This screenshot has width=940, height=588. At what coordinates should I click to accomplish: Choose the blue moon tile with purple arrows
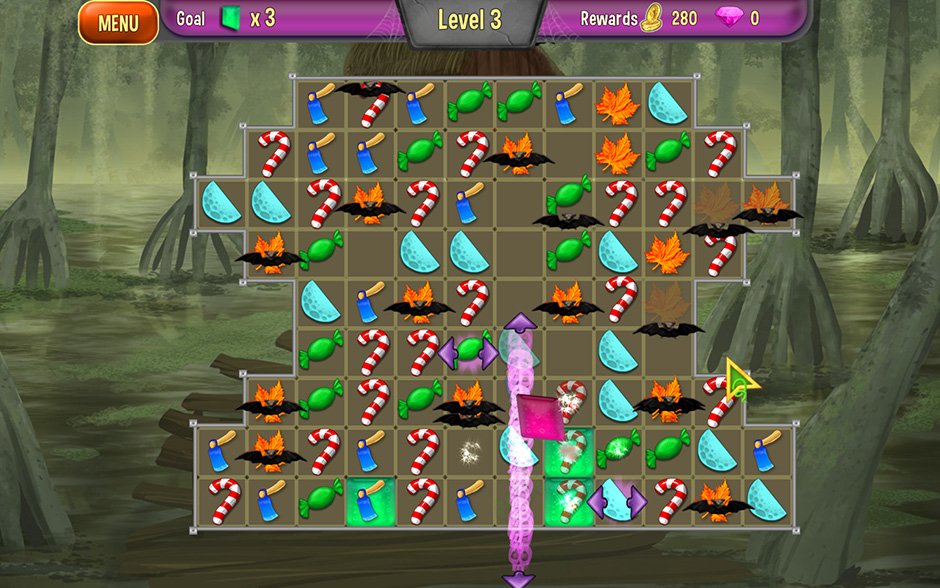click(617, 499)
